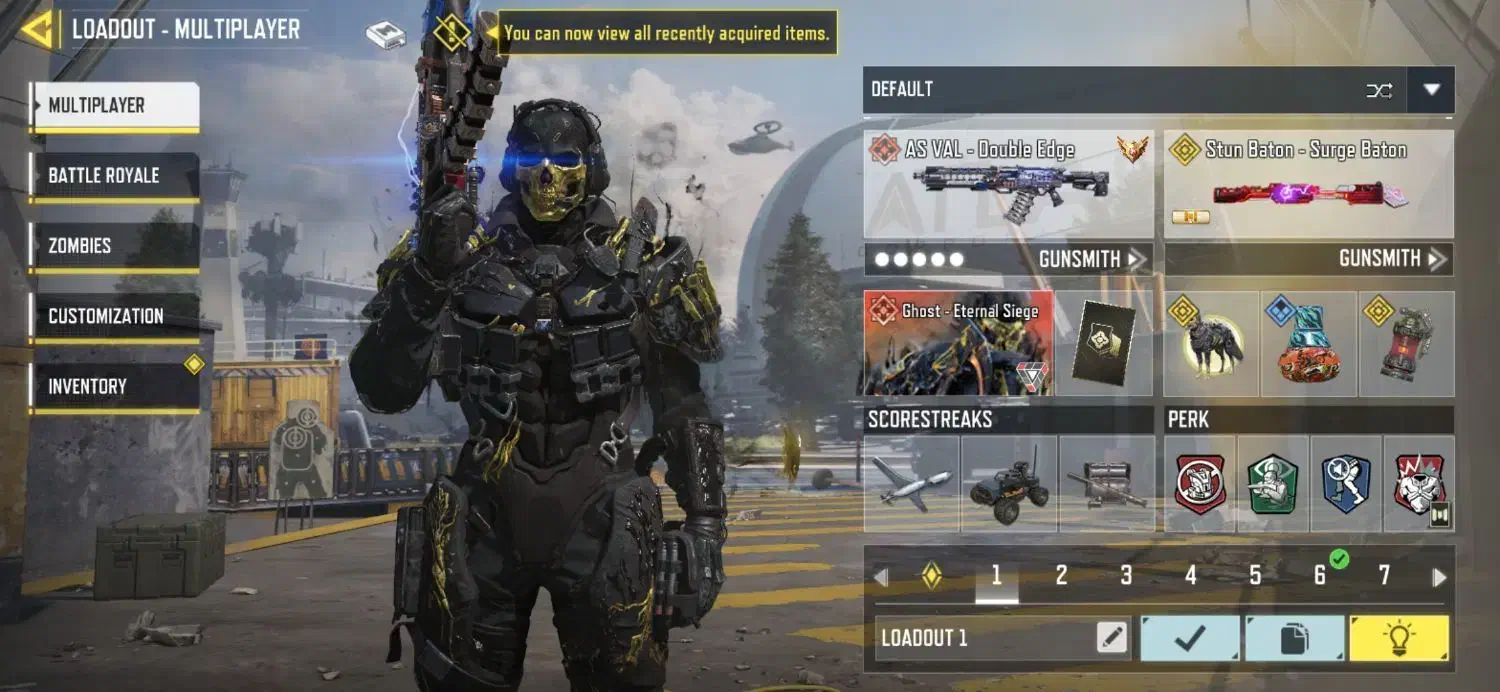Open the Zombies loadout tab

(114, 246)
